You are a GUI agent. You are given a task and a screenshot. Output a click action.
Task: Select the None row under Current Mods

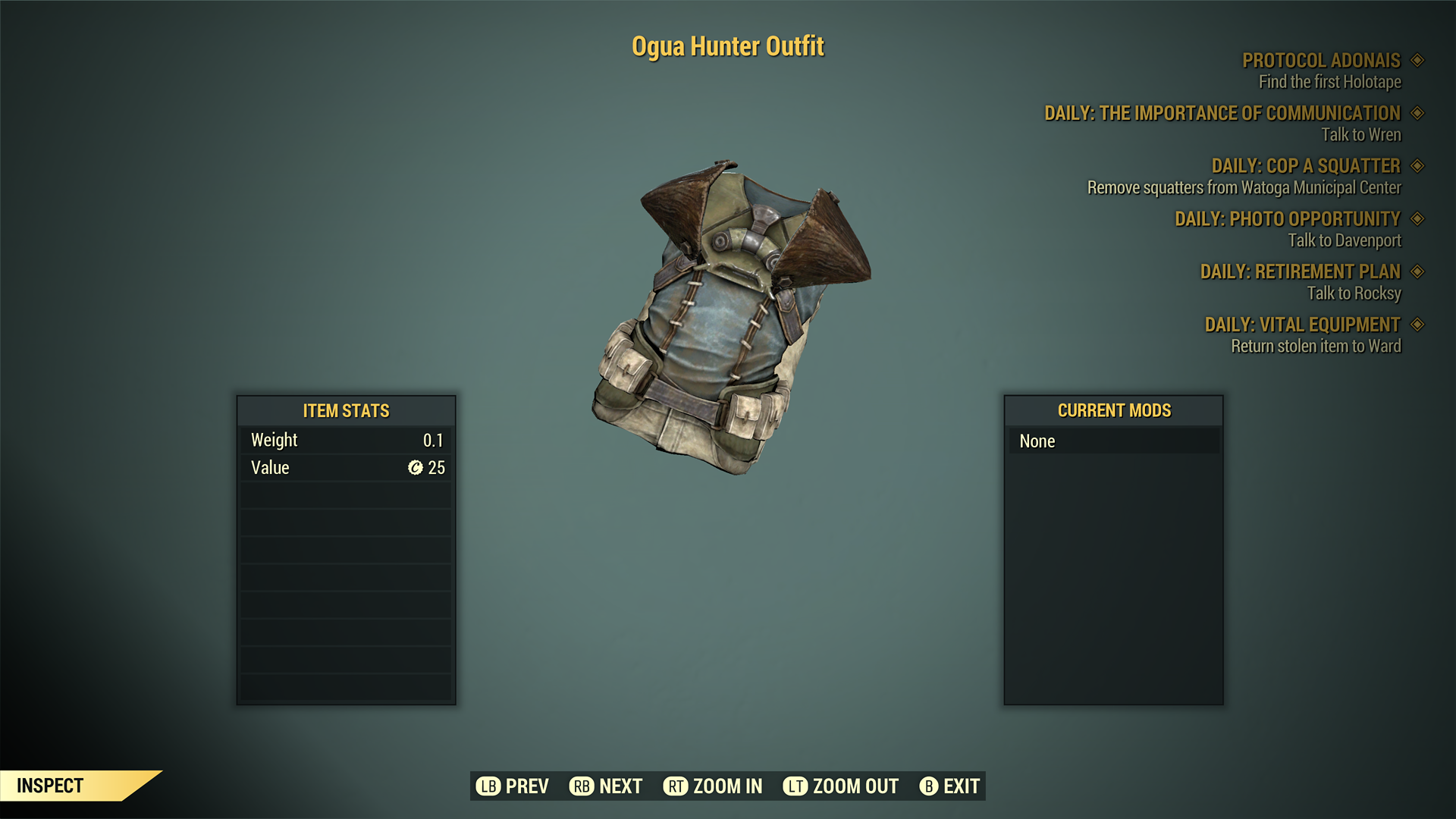(x=1113, y=441)
